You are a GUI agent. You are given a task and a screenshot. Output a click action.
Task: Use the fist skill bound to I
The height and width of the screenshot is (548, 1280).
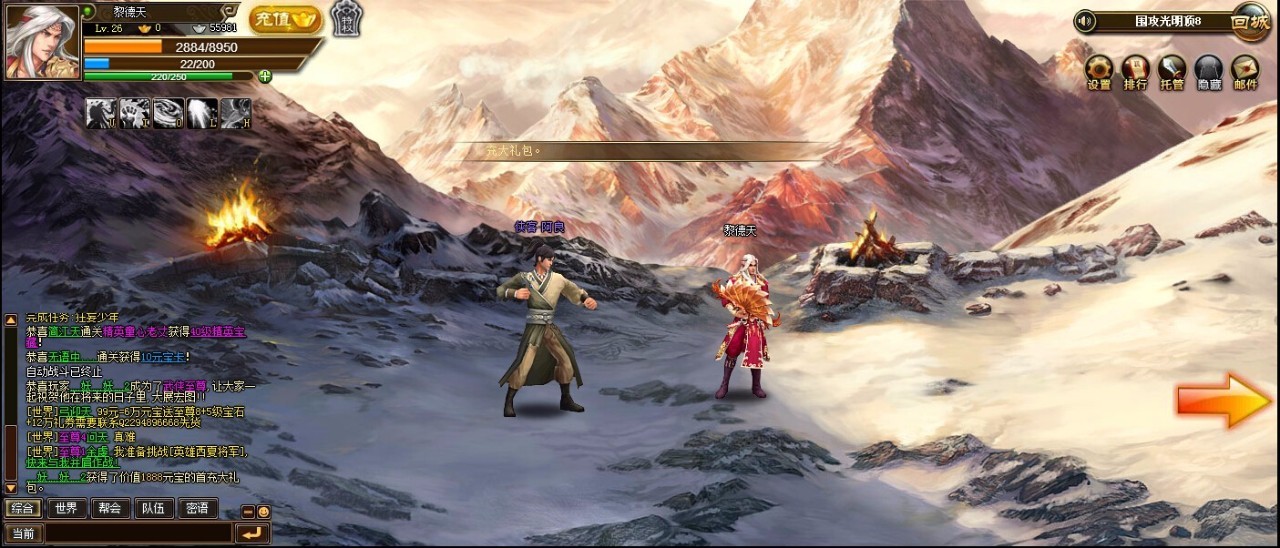tap(134, 113)
